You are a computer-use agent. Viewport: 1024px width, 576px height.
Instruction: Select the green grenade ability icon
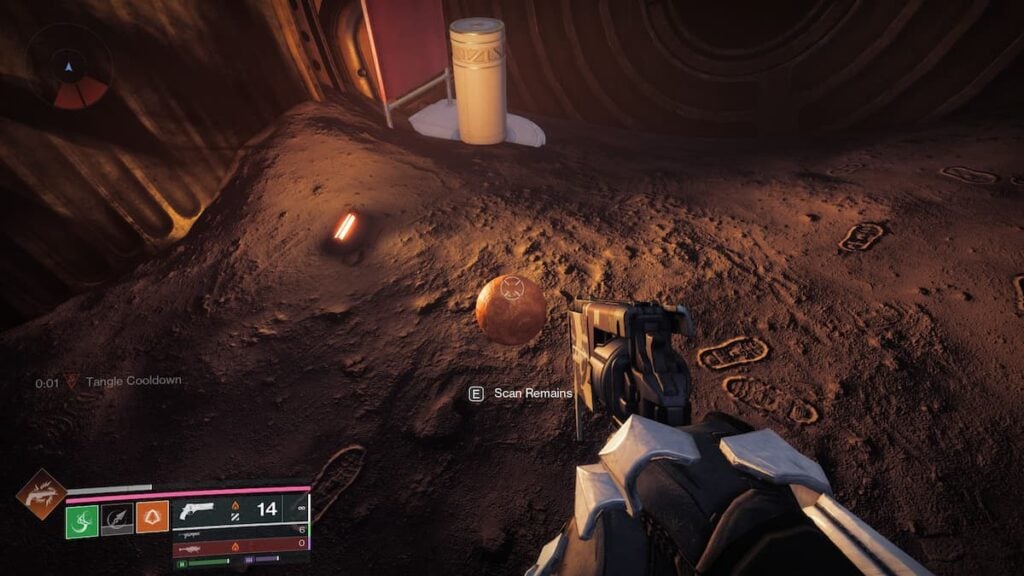[x=82, y=520]
